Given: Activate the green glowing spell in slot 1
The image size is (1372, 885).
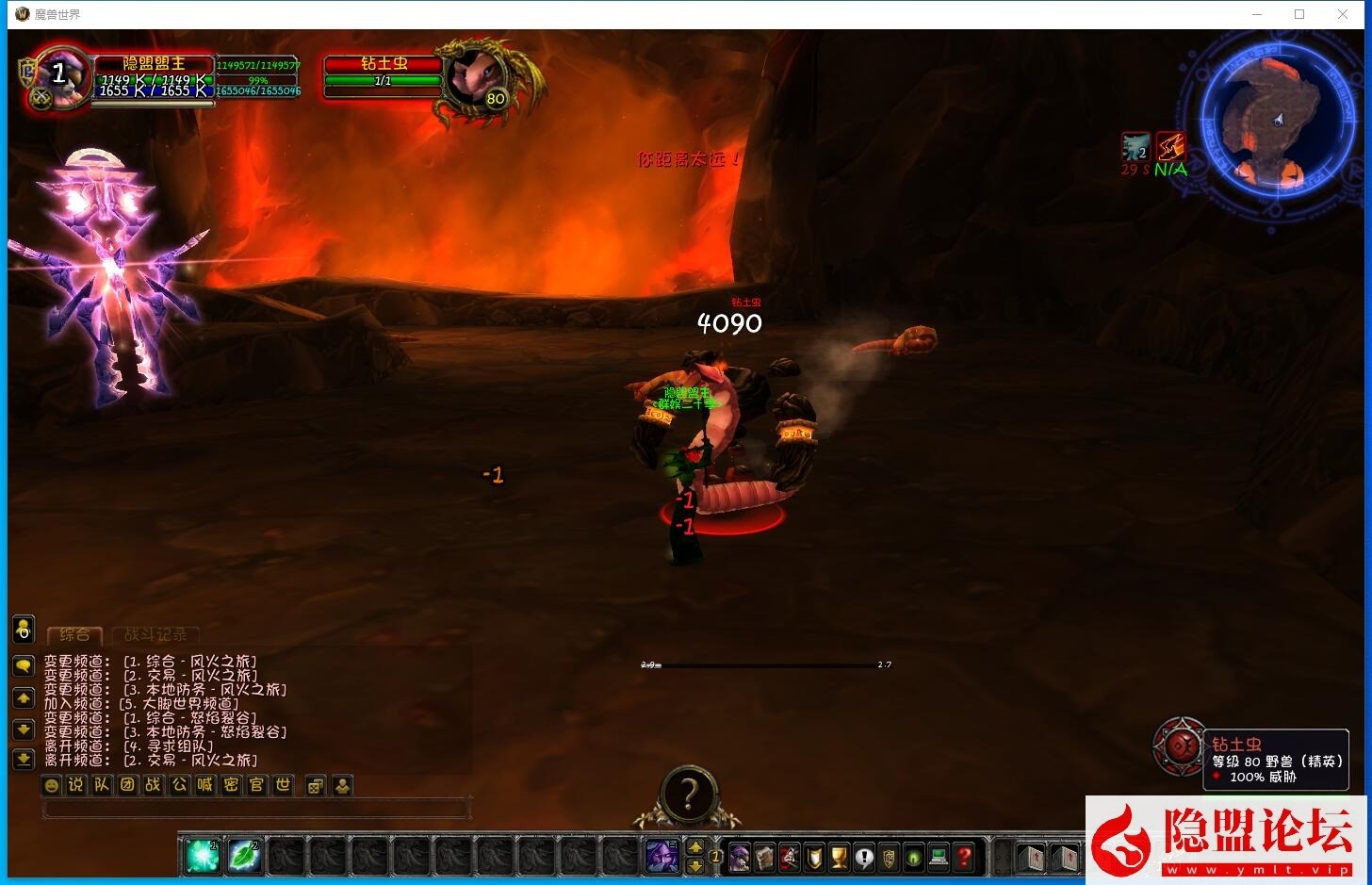Looking at the screenshot, I should click(x=203, y=856).
